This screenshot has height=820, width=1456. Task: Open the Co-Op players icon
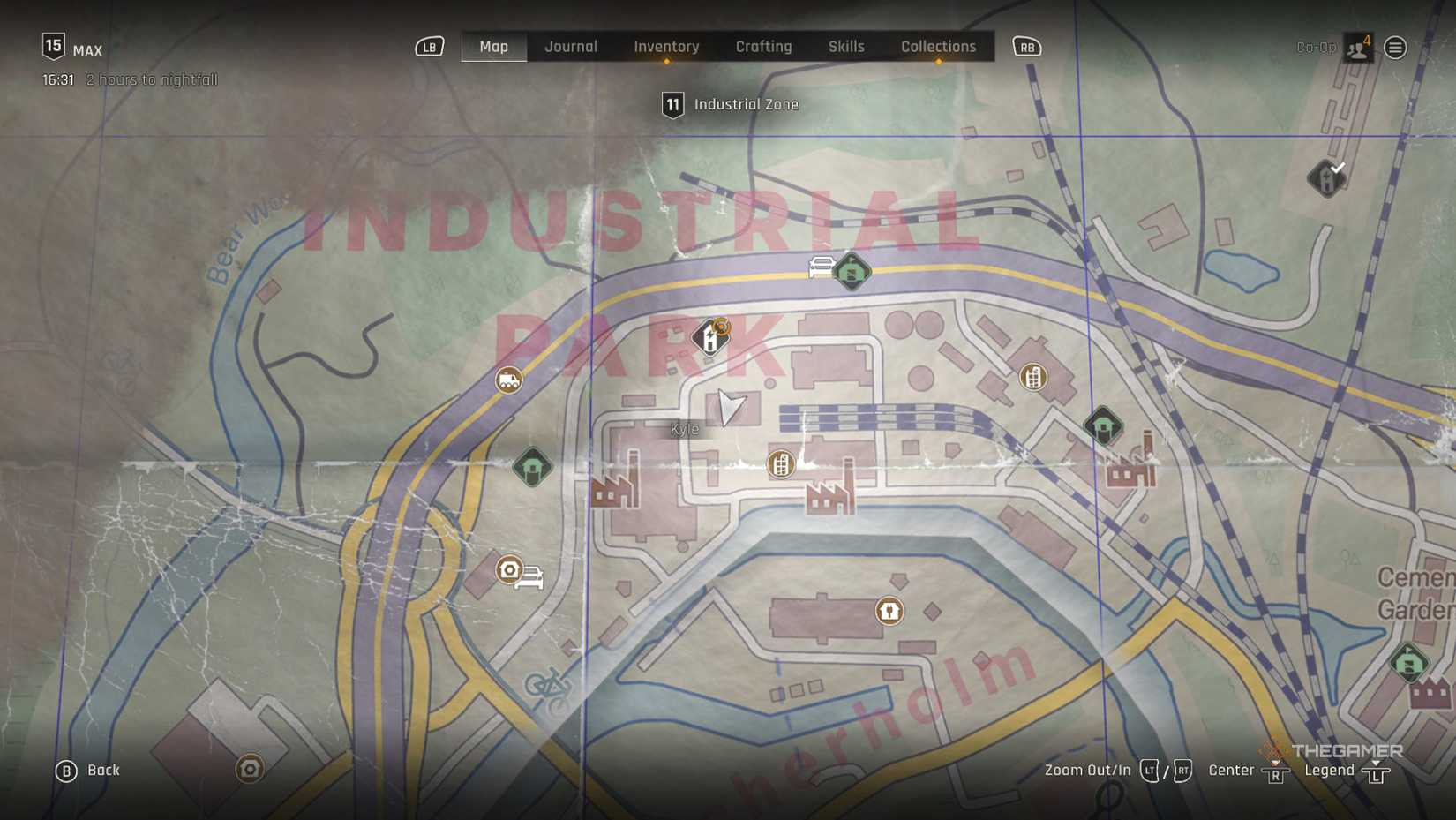[1357, 48]
